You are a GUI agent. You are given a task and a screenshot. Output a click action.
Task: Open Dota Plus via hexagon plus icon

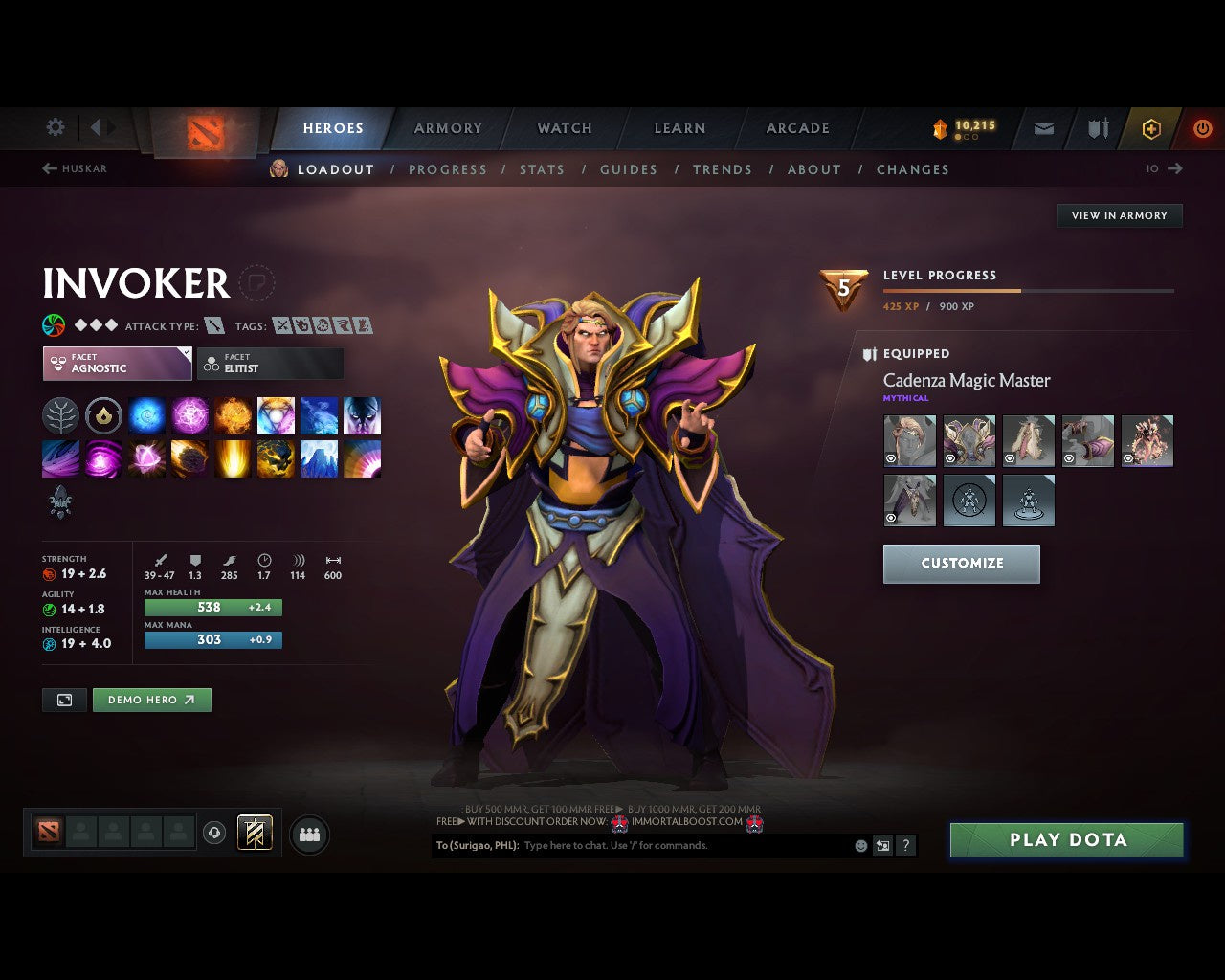click(1151, 126)
